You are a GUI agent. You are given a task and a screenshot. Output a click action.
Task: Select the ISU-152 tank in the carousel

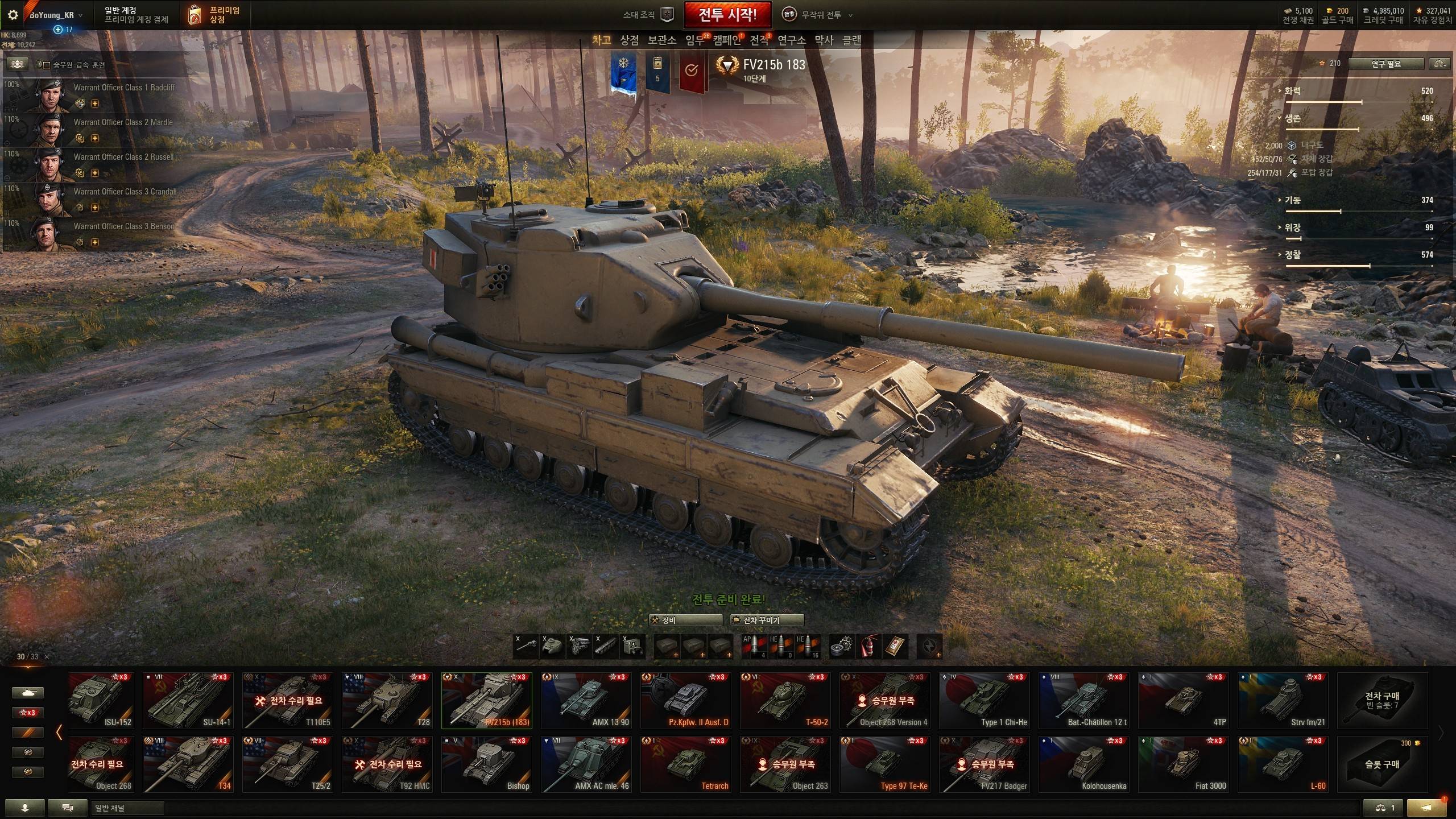101,700
